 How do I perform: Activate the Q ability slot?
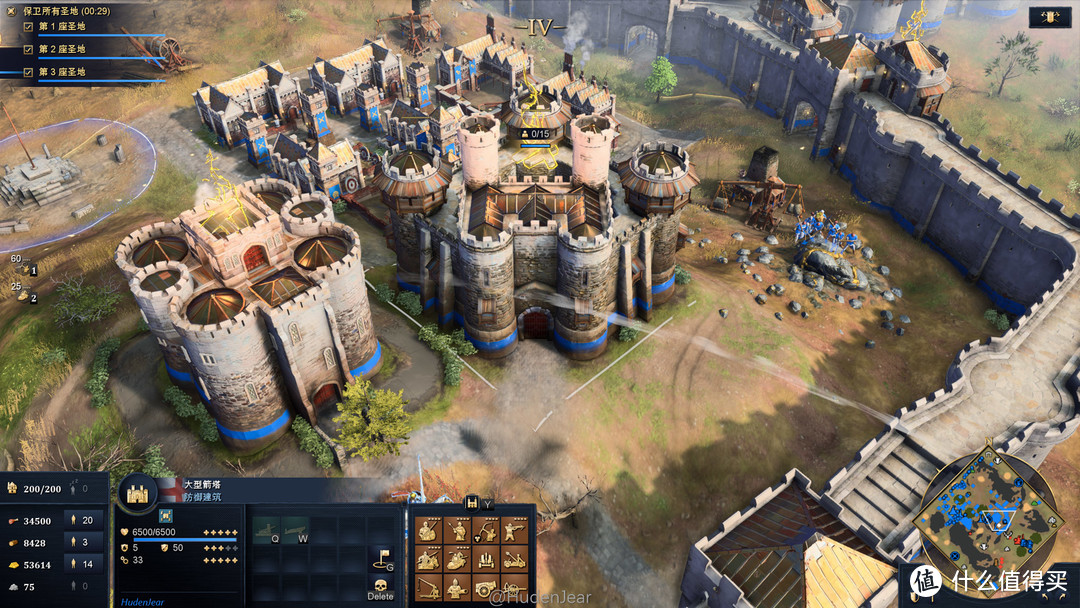pyautogui.click(x=267, y=531)
